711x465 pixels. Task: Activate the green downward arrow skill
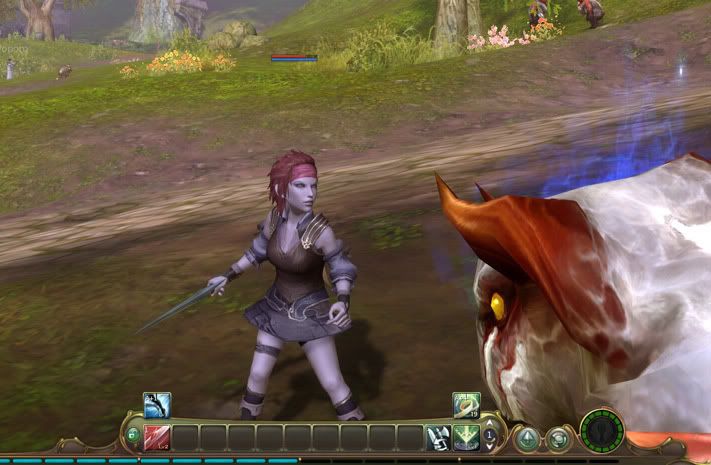[x=465, y=437]
